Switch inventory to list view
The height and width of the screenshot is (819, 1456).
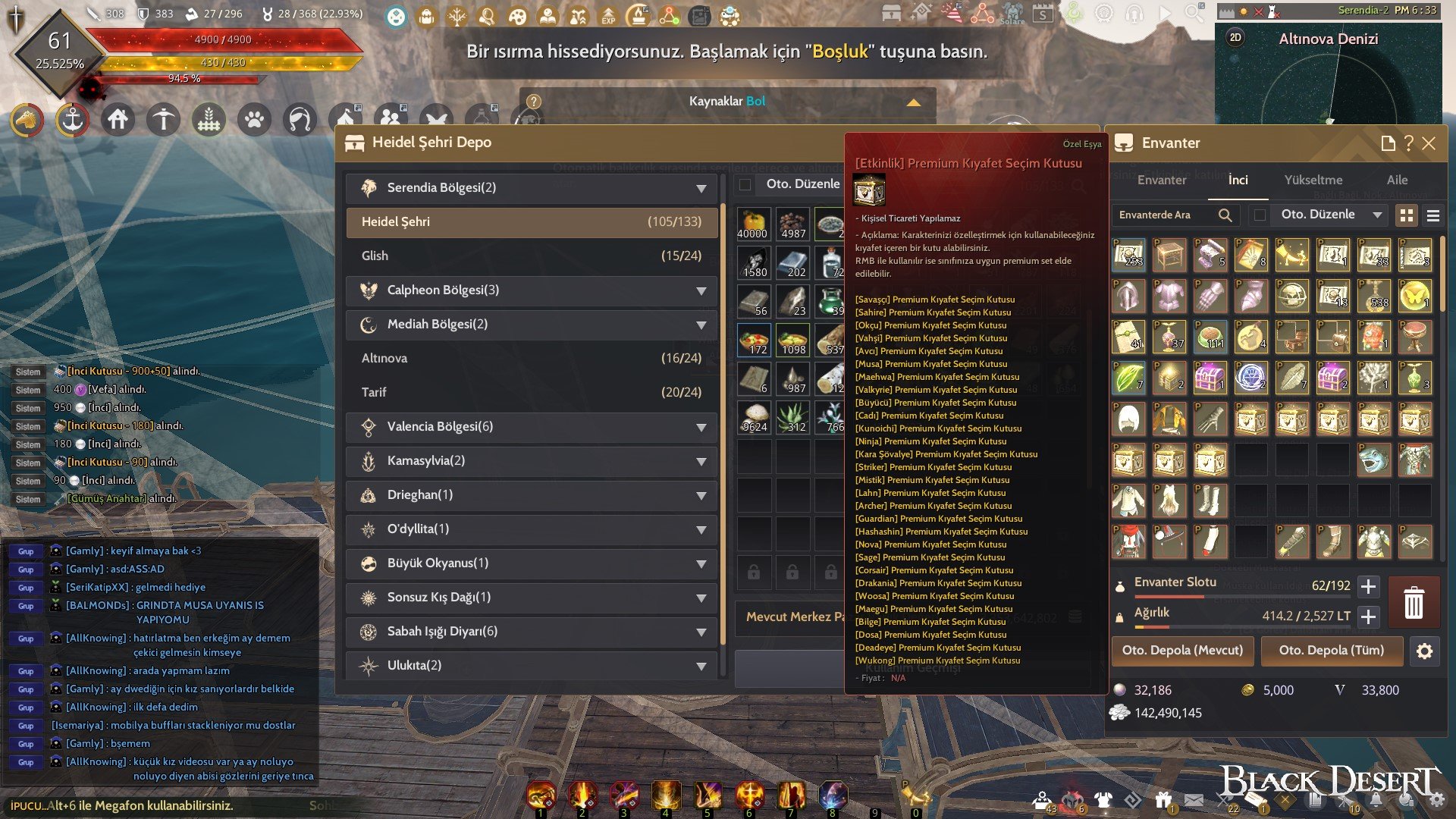point(1432,216)
